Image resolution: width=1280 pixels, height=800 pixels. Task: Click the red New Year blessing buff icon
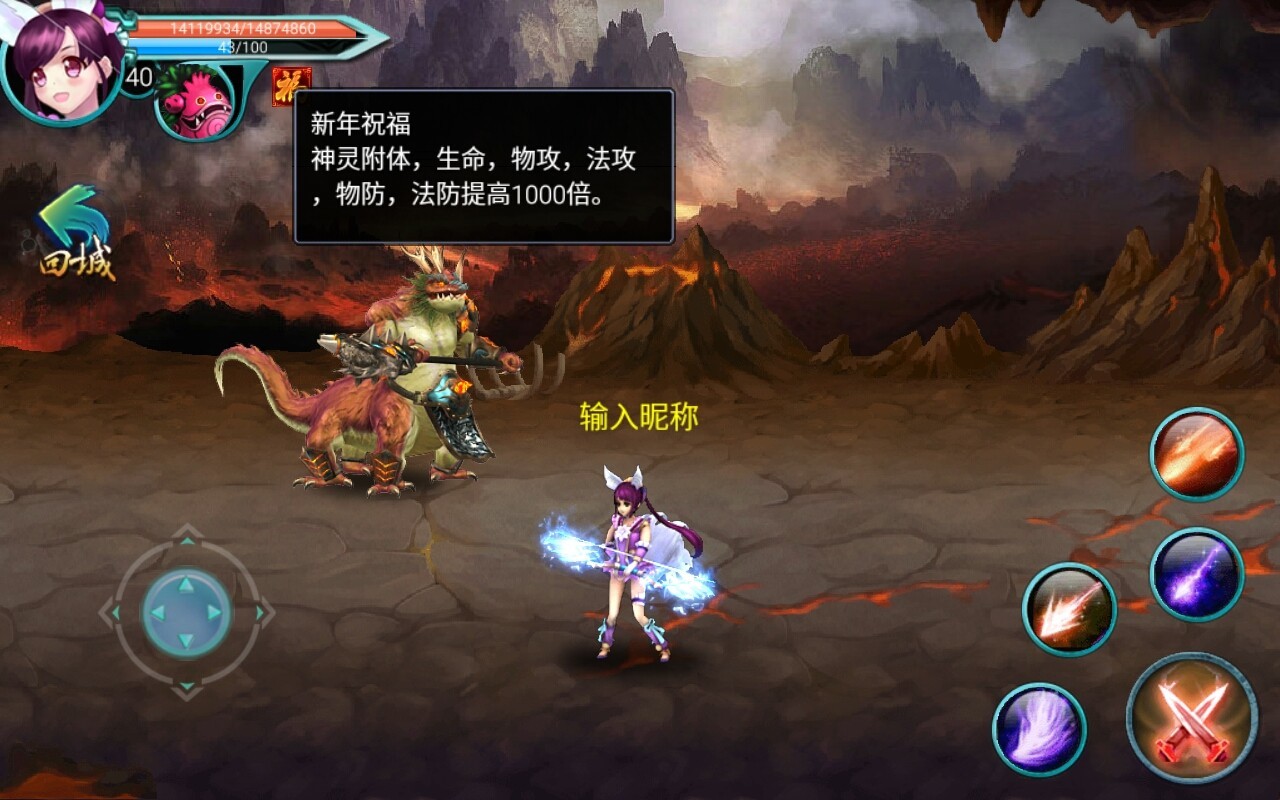coord(291,86)
